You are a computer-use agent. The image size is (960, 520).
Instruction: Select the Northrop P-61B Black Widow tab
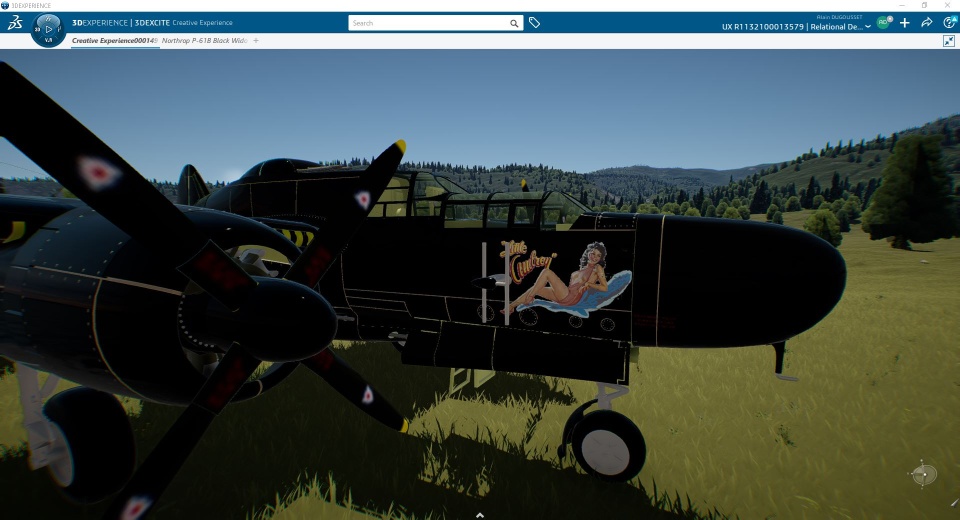point(203,41)
